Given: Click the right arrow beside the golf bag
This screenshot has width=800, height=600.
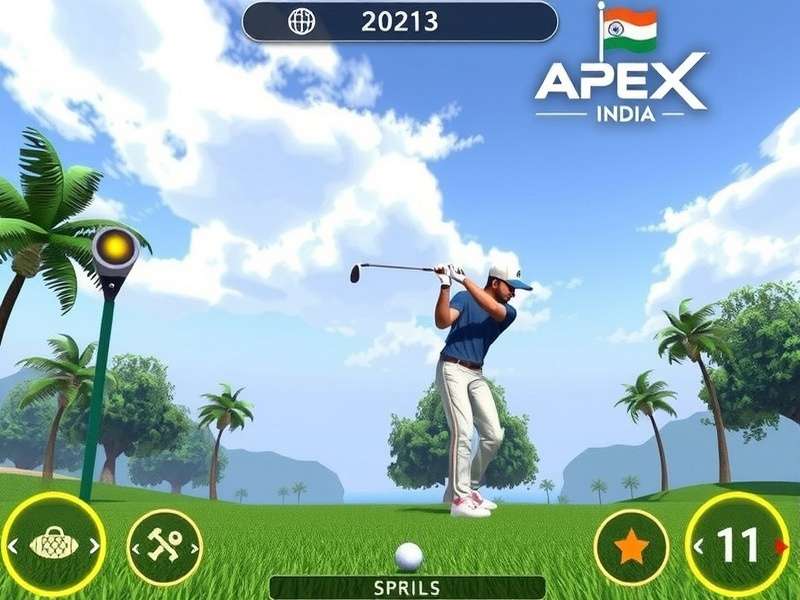Looking at the screenshot, I should (93, 545).
